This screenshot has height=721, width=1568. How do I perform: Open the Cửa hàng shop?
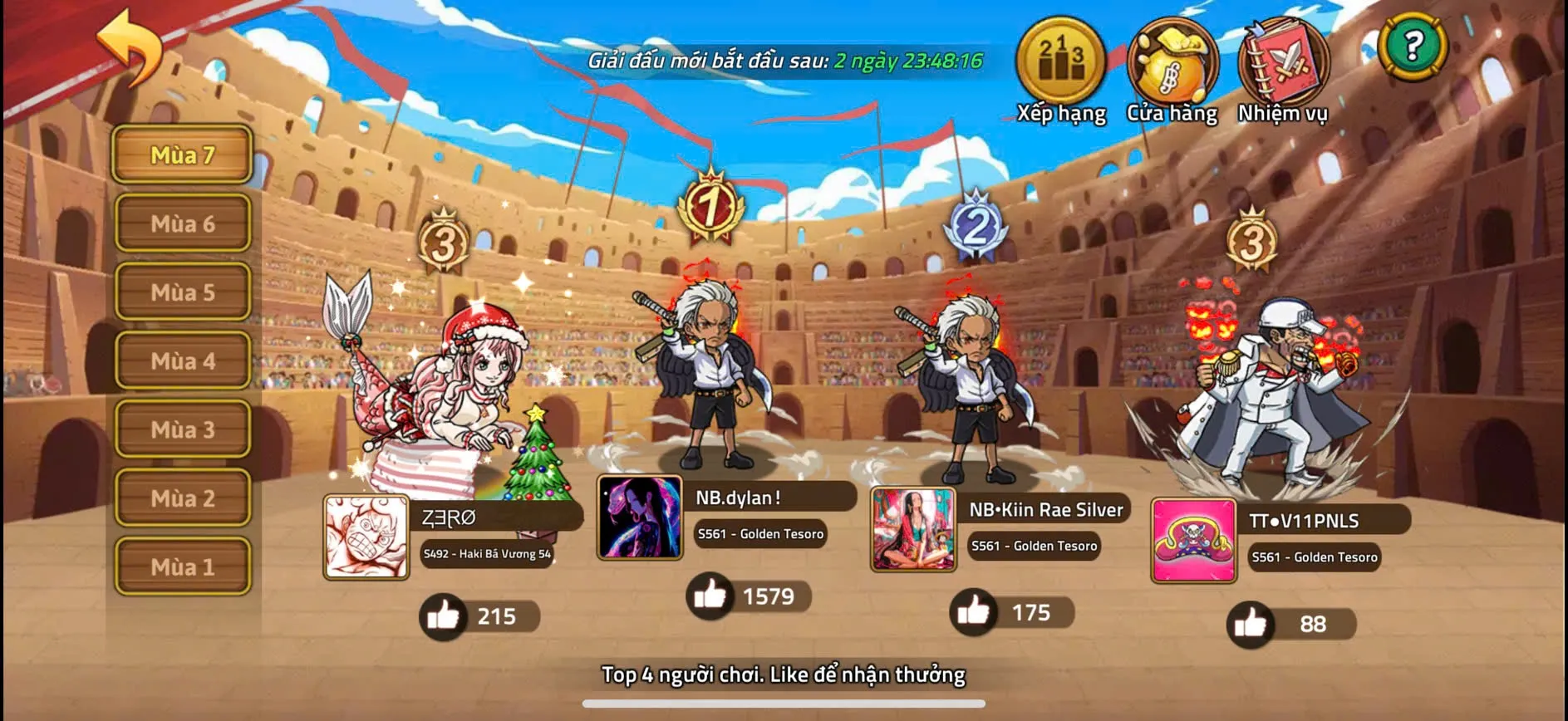point(1171,62)
